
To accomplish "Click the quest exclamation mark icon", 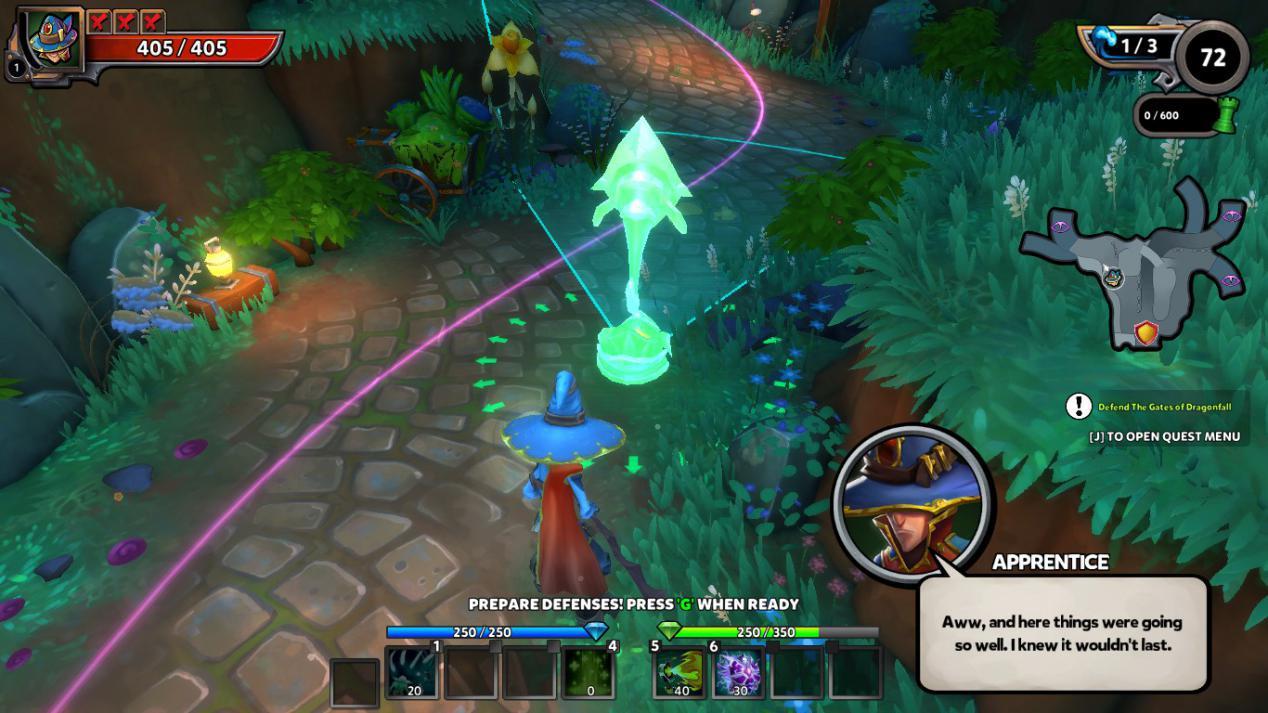I will point(1078,406).
